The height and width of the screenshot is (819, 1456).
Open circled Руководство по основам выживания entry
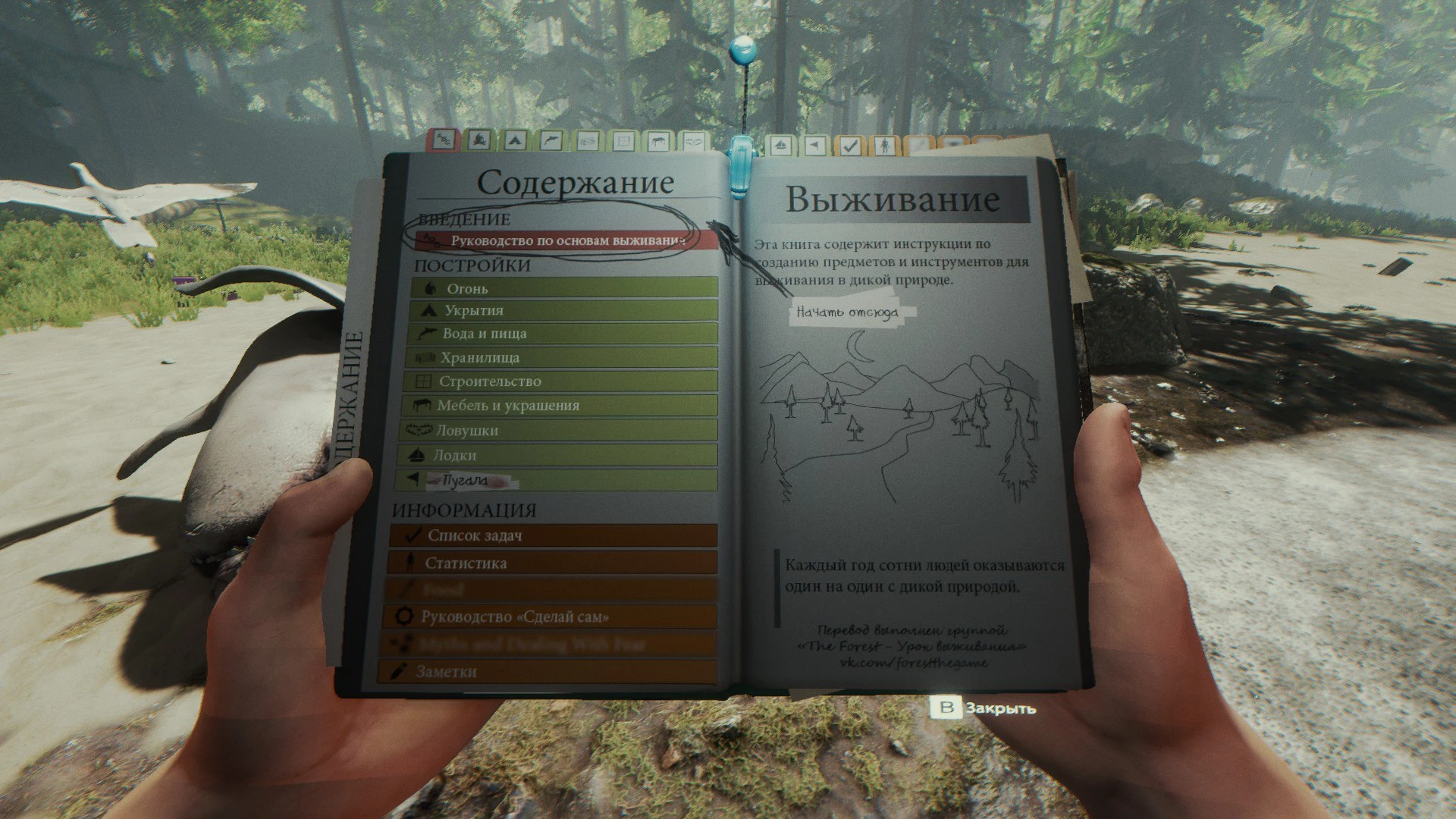[x=565, y=239]
